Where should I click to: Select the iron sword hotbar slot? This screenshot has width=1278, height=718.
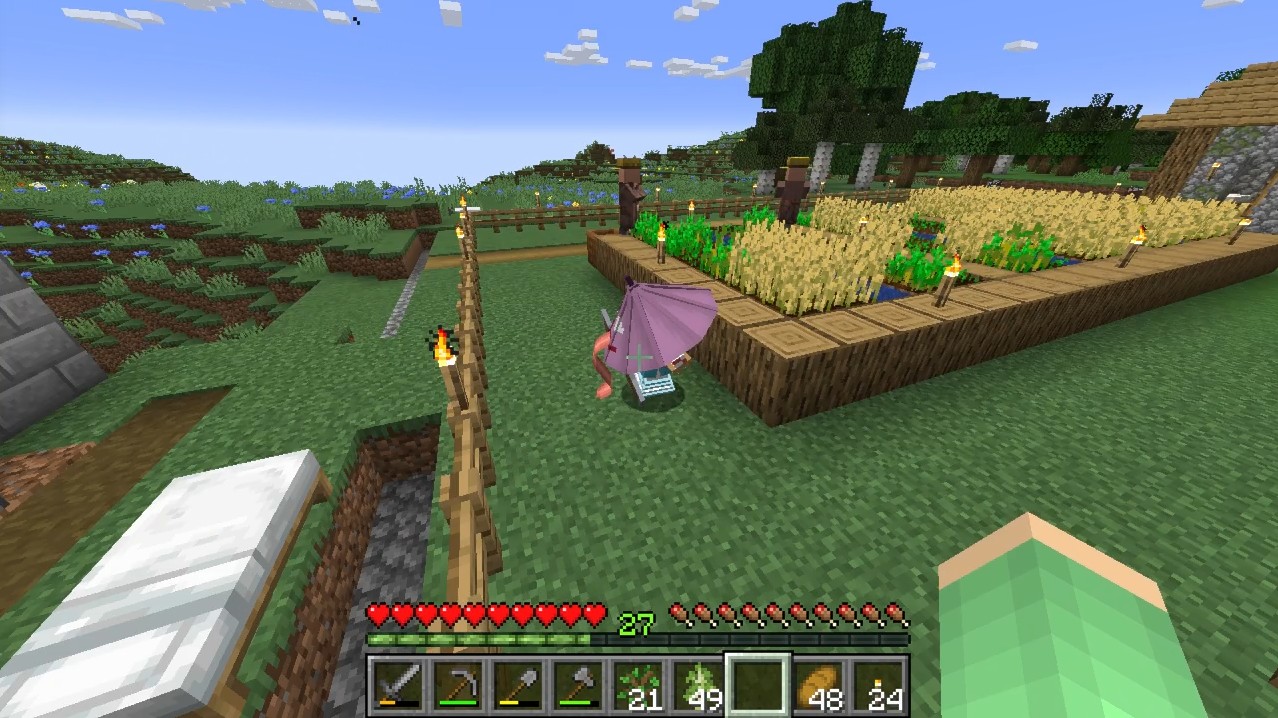point(397,686)
